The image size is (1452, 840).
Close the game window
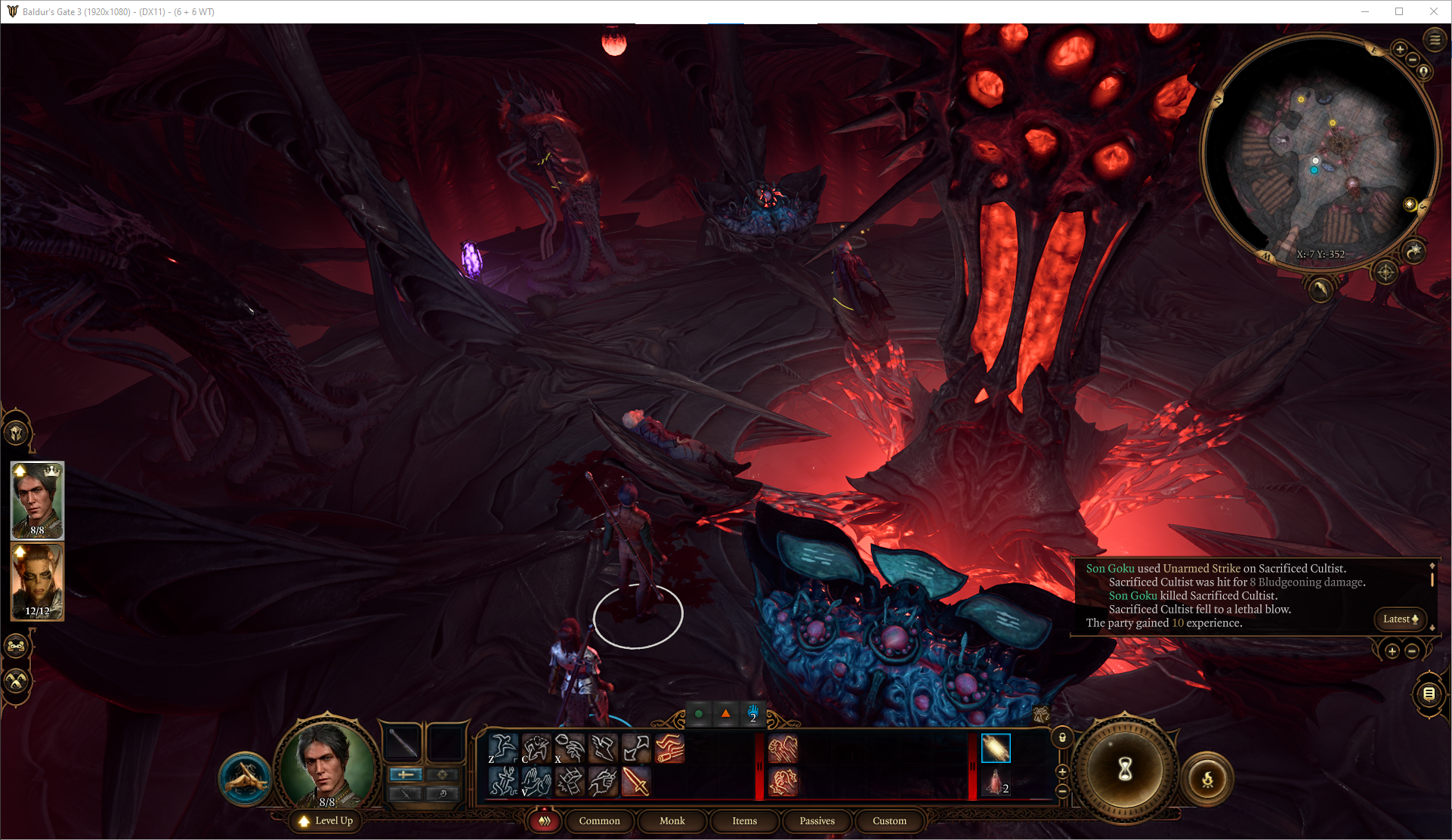(x=1434, y=11)
